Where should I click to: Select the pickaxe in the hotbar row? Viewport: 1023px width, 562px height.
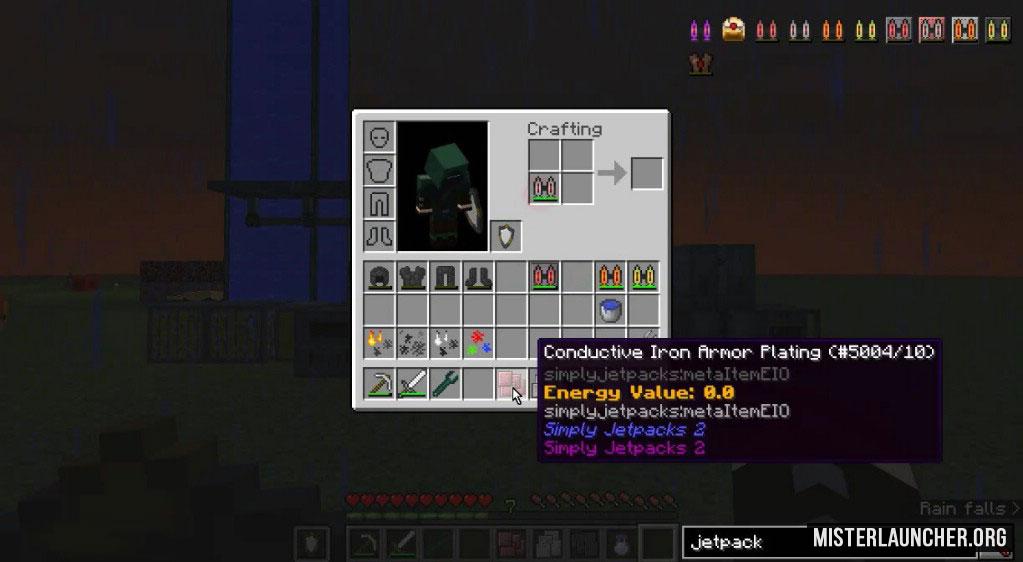coord(380,384)
